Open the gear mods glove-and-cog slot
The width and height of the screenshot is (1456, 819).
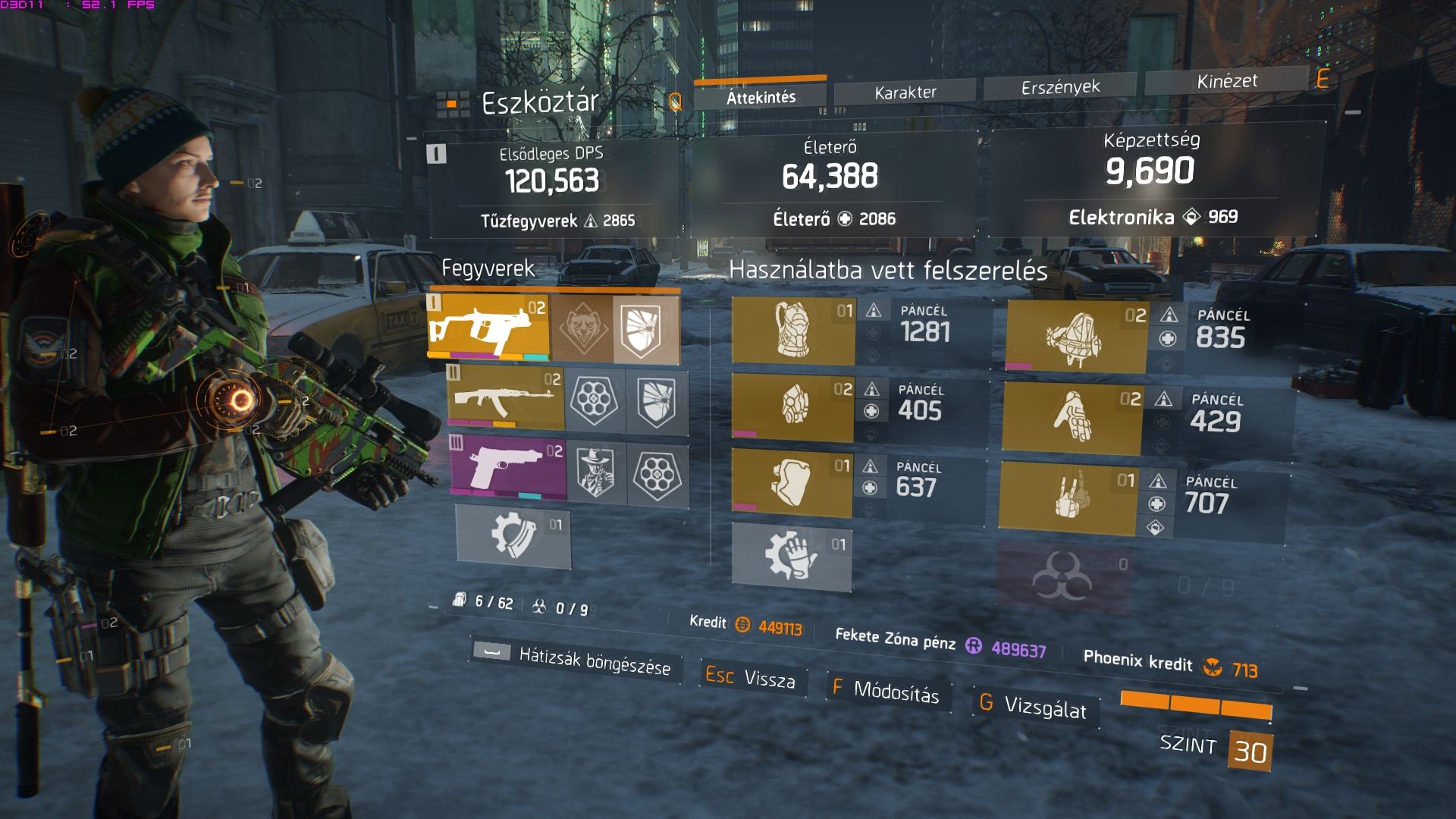[x=791, y=556]
